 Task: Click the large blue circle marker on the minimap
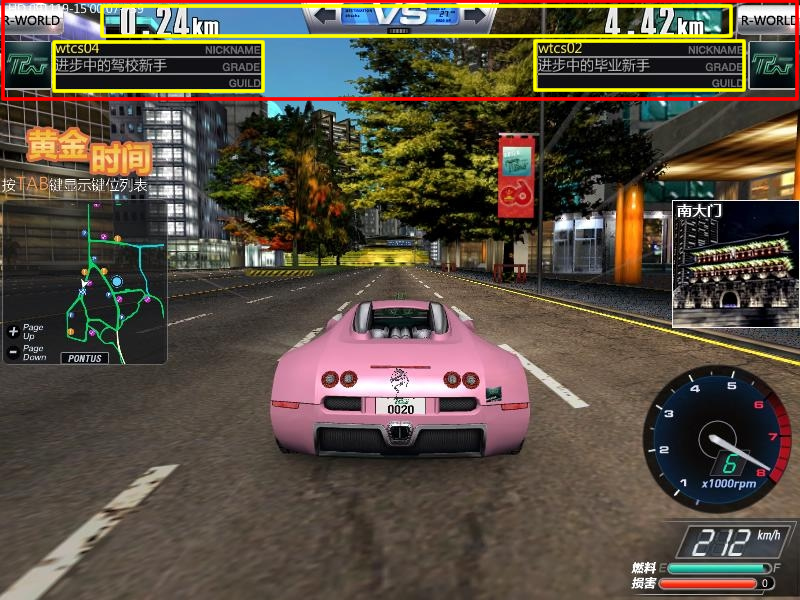[x=117, y=282]
